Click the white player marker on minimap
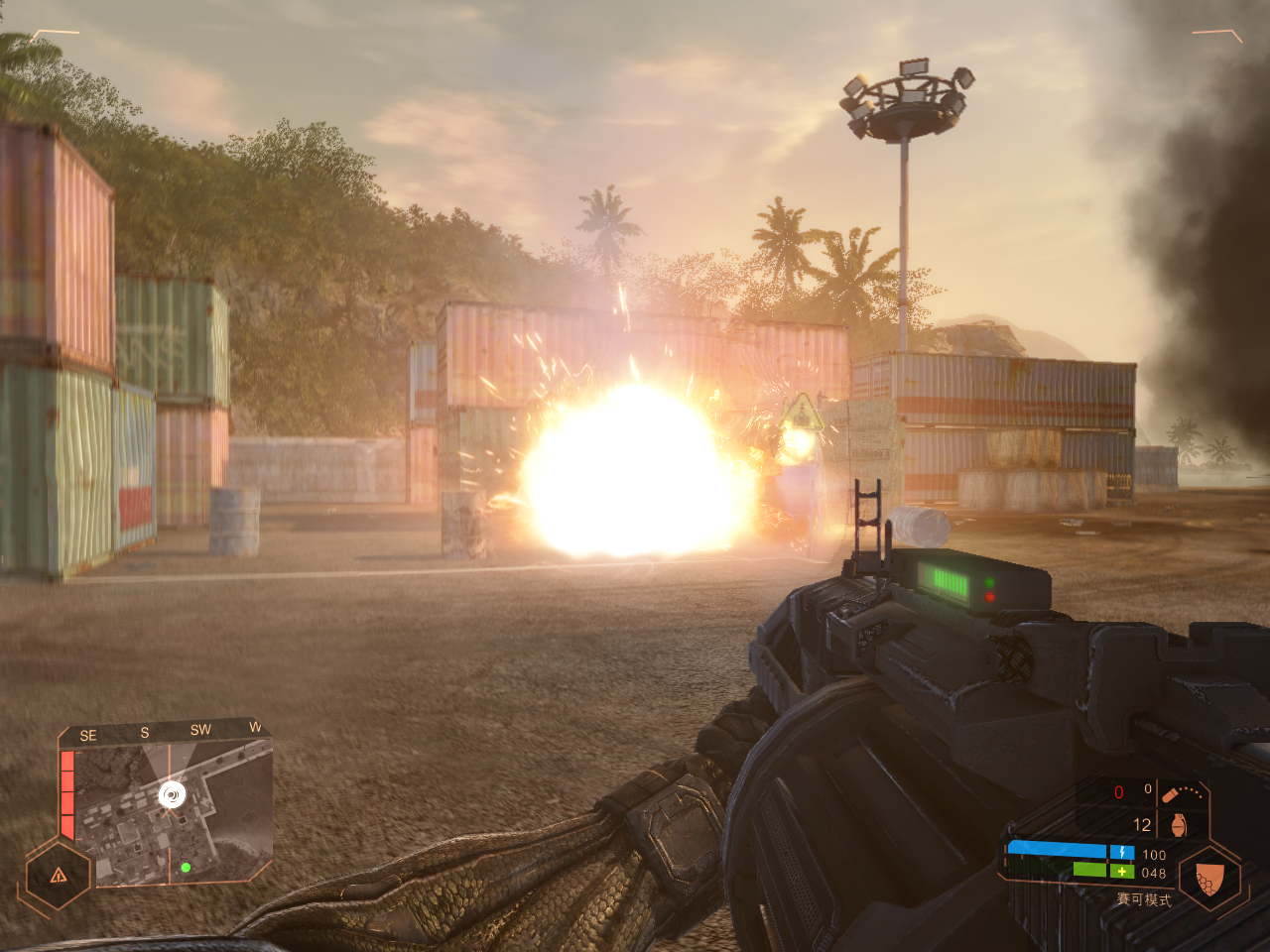 point(173,794)
